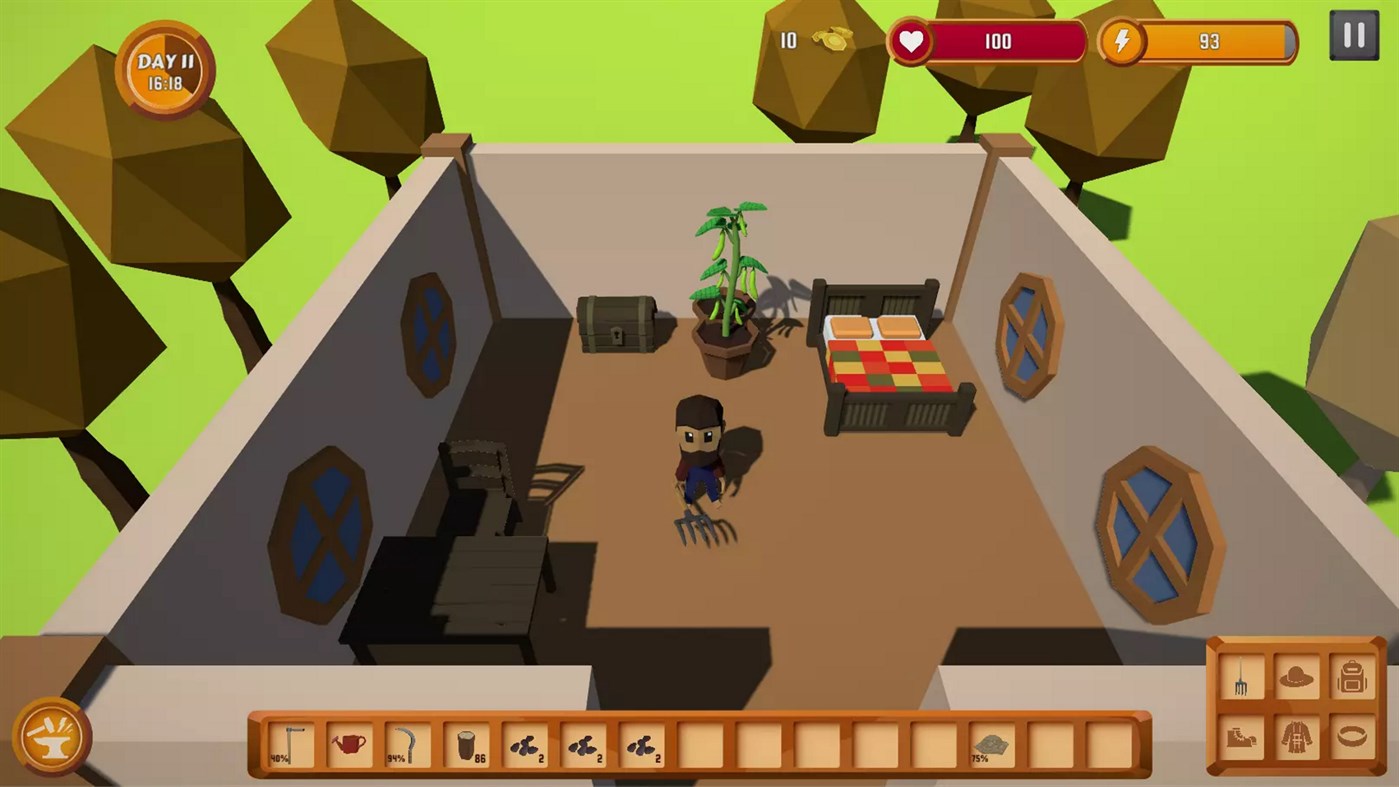The height and width of the screenshot is (787, 1399).
Task: Open the coin balance showing 10
Action: 810,41
